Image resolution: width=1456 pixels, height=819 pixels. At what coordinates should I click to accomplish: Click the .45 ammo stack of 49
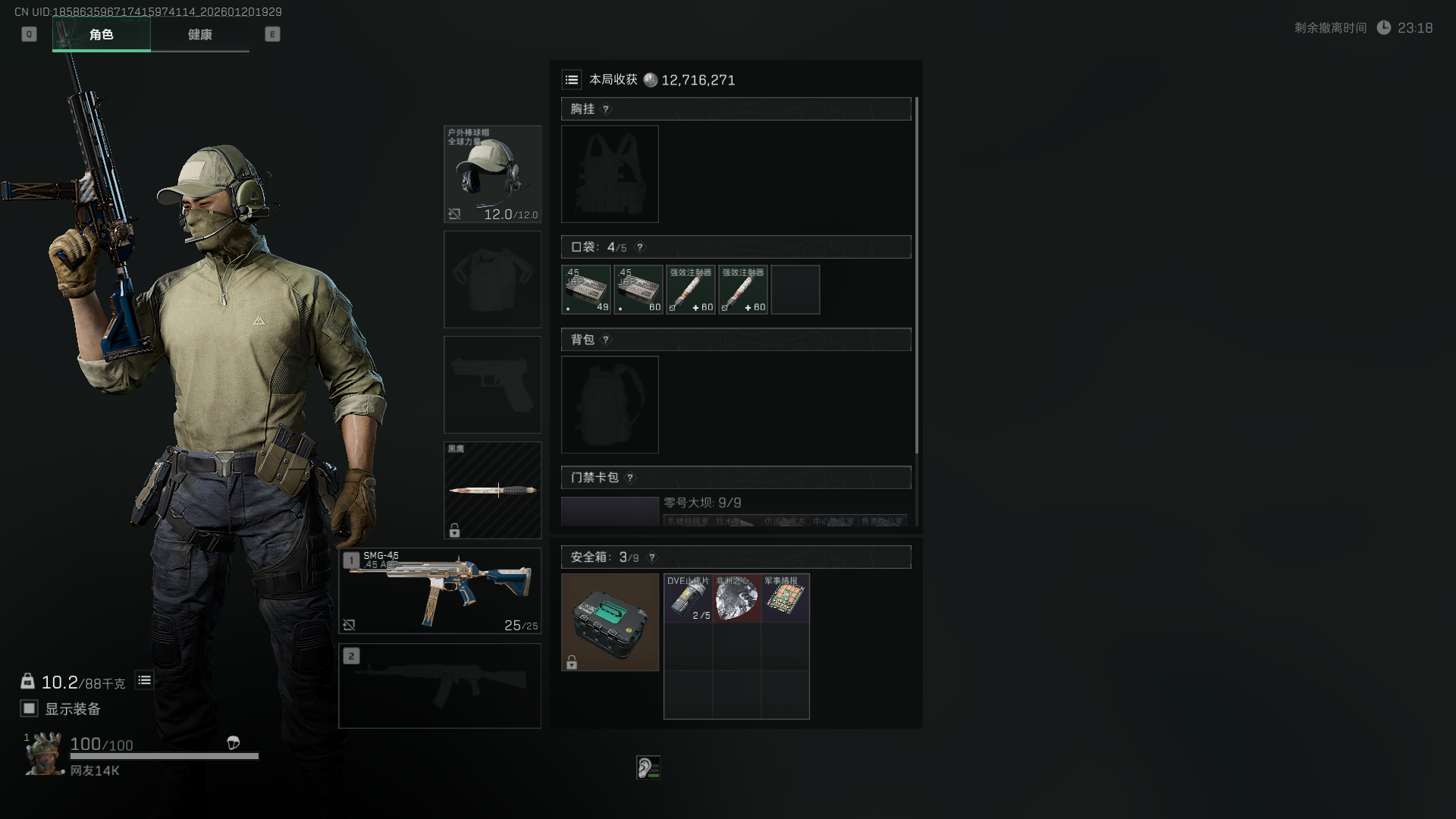[586, 290]
